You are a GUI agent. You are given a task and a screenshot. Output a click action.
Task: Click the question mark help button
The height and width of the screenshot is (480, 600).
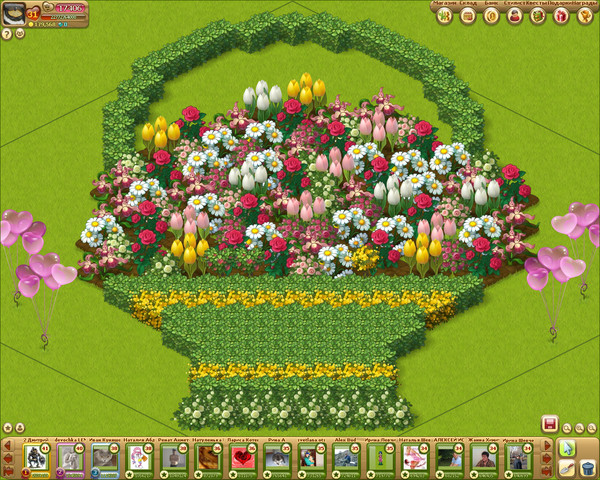click(6, 33)
